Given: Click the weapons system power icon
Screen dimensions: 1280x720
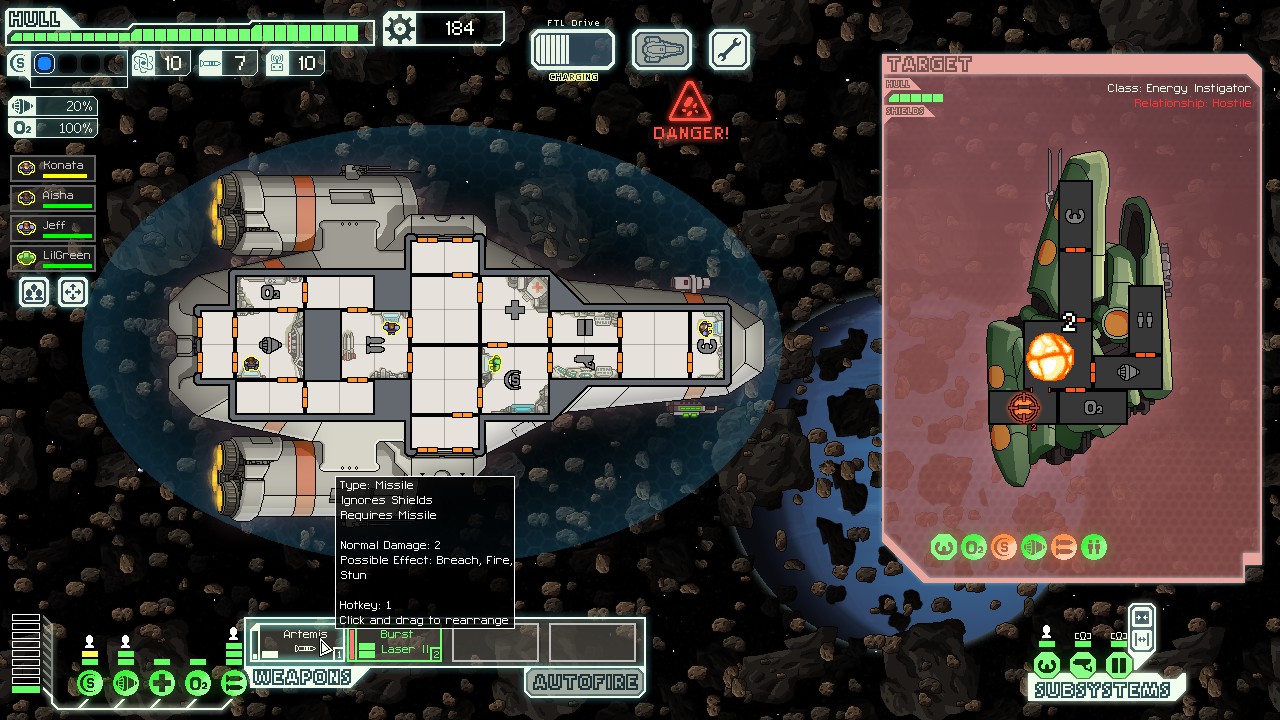Looking at the screenshot, I should tap(234, 684).
